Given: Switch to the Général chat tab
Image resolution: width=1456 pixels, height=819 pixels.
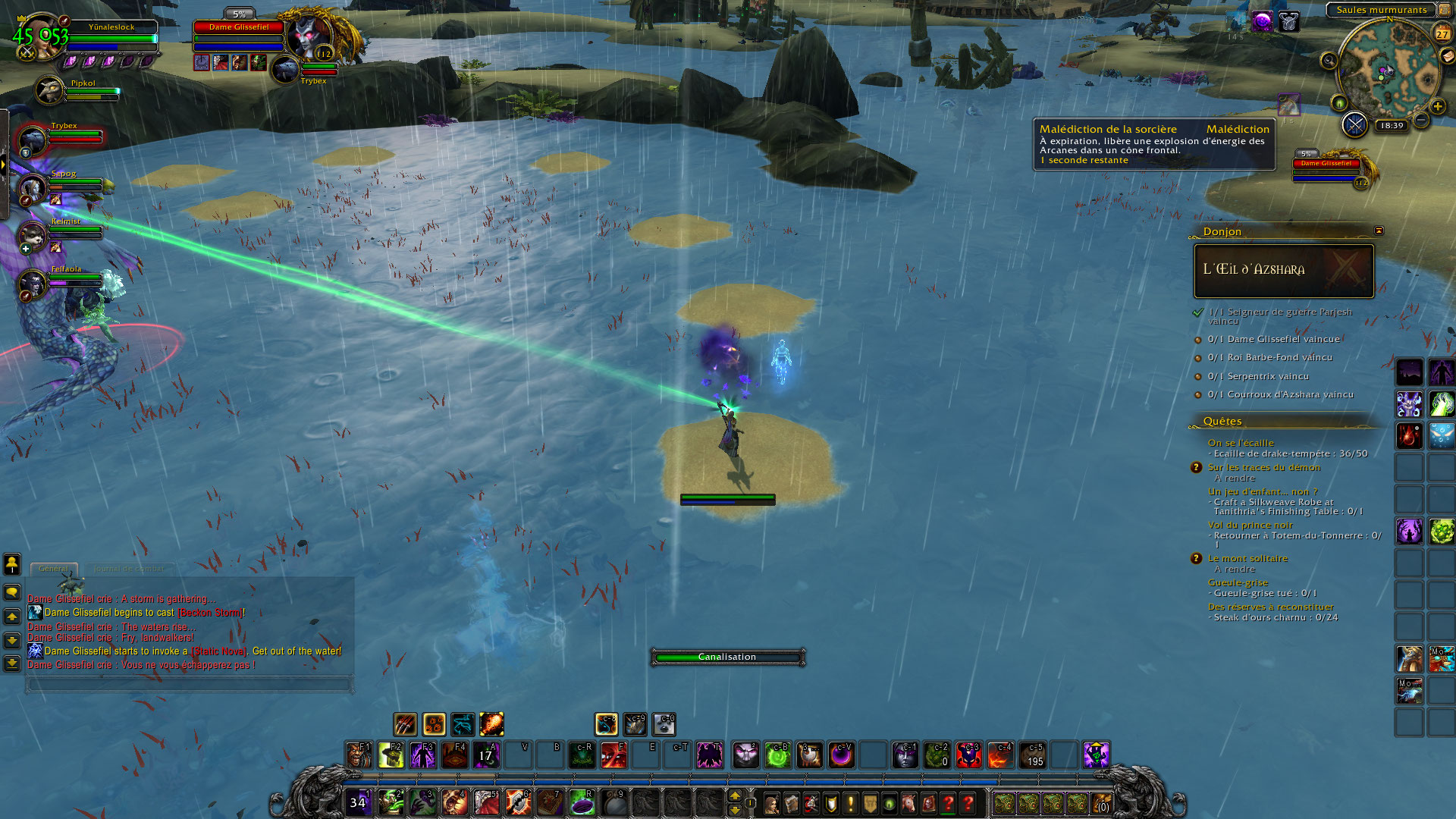Looking at the screenshot, I should (x=54, y=568).
